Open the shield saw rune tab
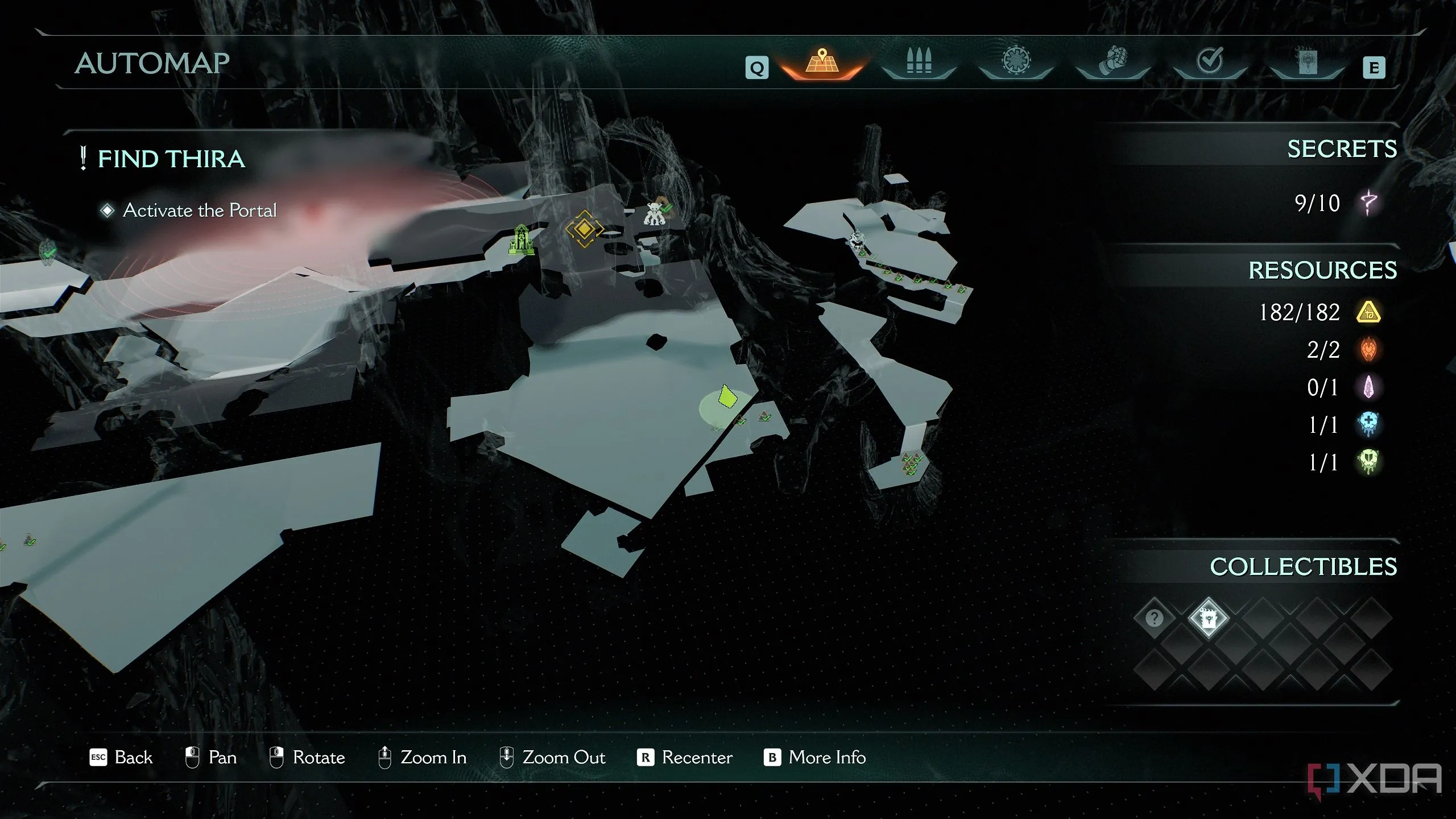The image size is (1456, 819). pos(1016,61)
